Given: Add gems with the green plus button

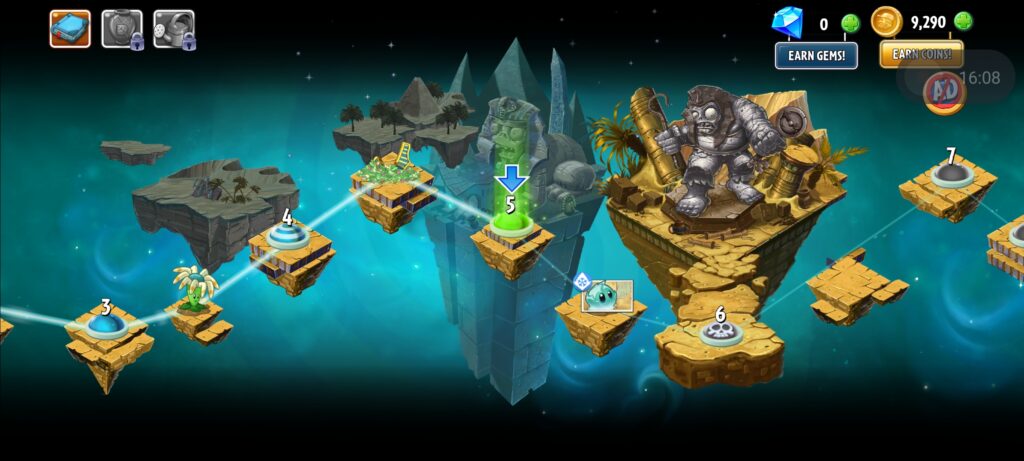Looking at the screenshot, I should (x=850, y=23).
